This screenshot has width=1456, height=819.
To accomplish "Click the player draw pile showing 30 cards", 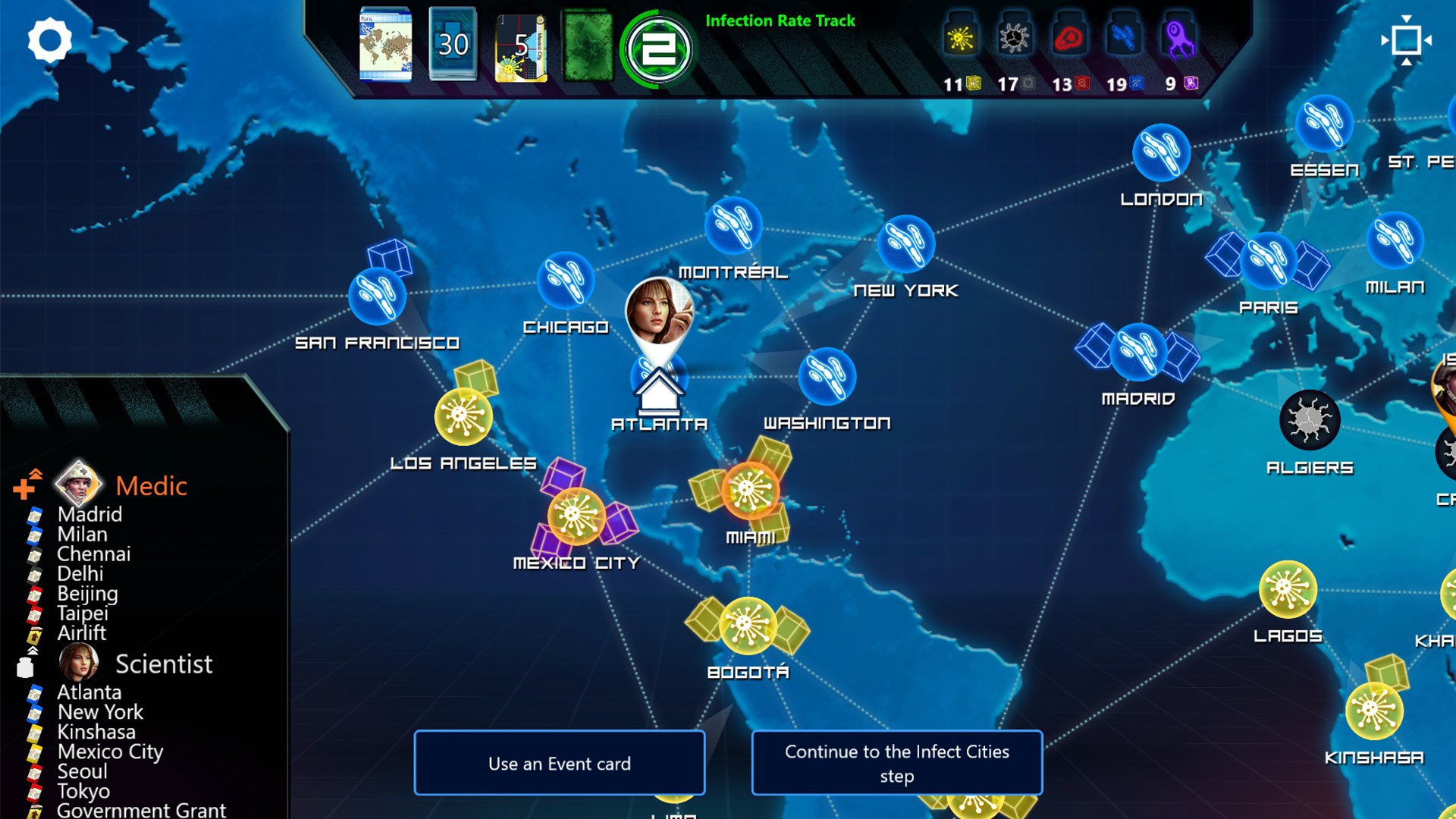I will [x=453, y=42].
